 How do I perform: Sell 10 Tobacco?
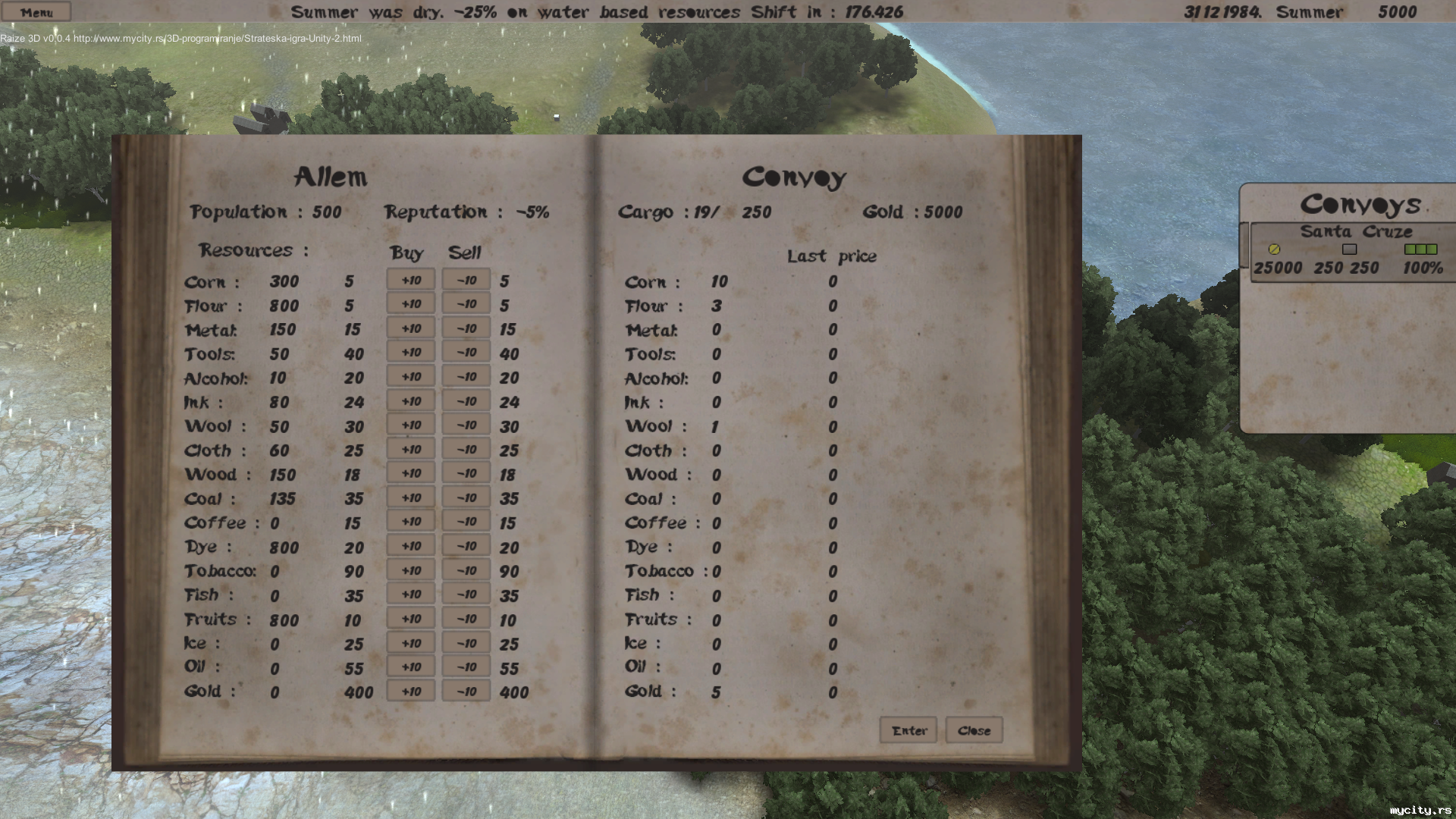466,570
